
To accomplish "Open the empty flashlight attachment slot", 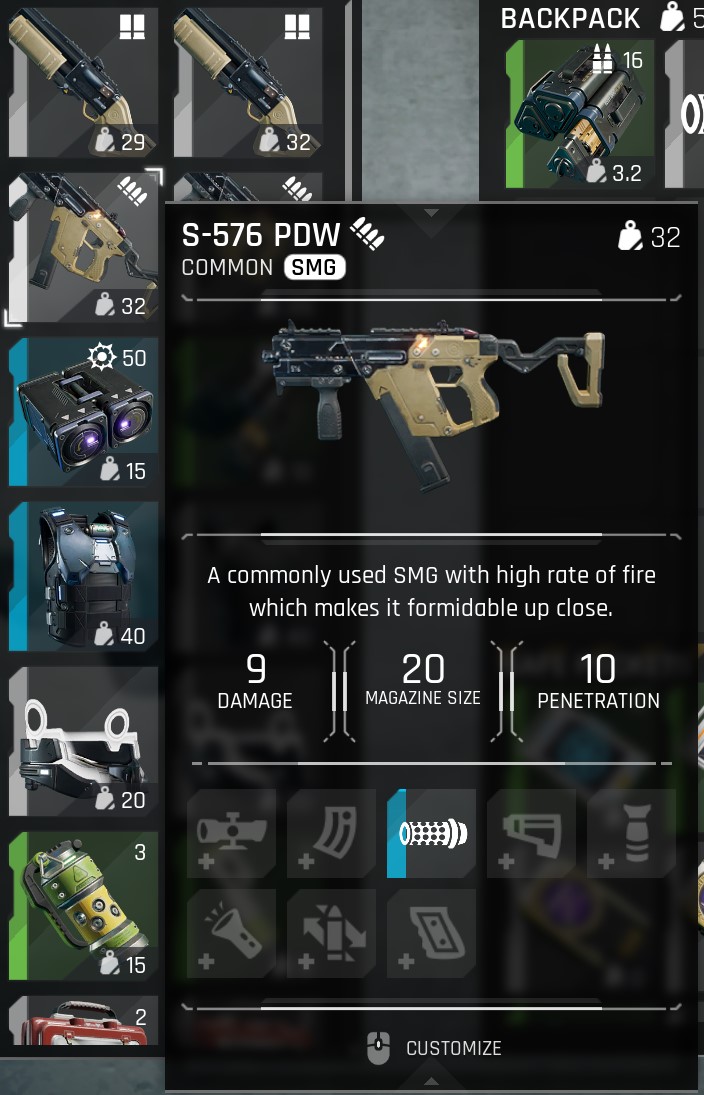I will coord(232,933).
